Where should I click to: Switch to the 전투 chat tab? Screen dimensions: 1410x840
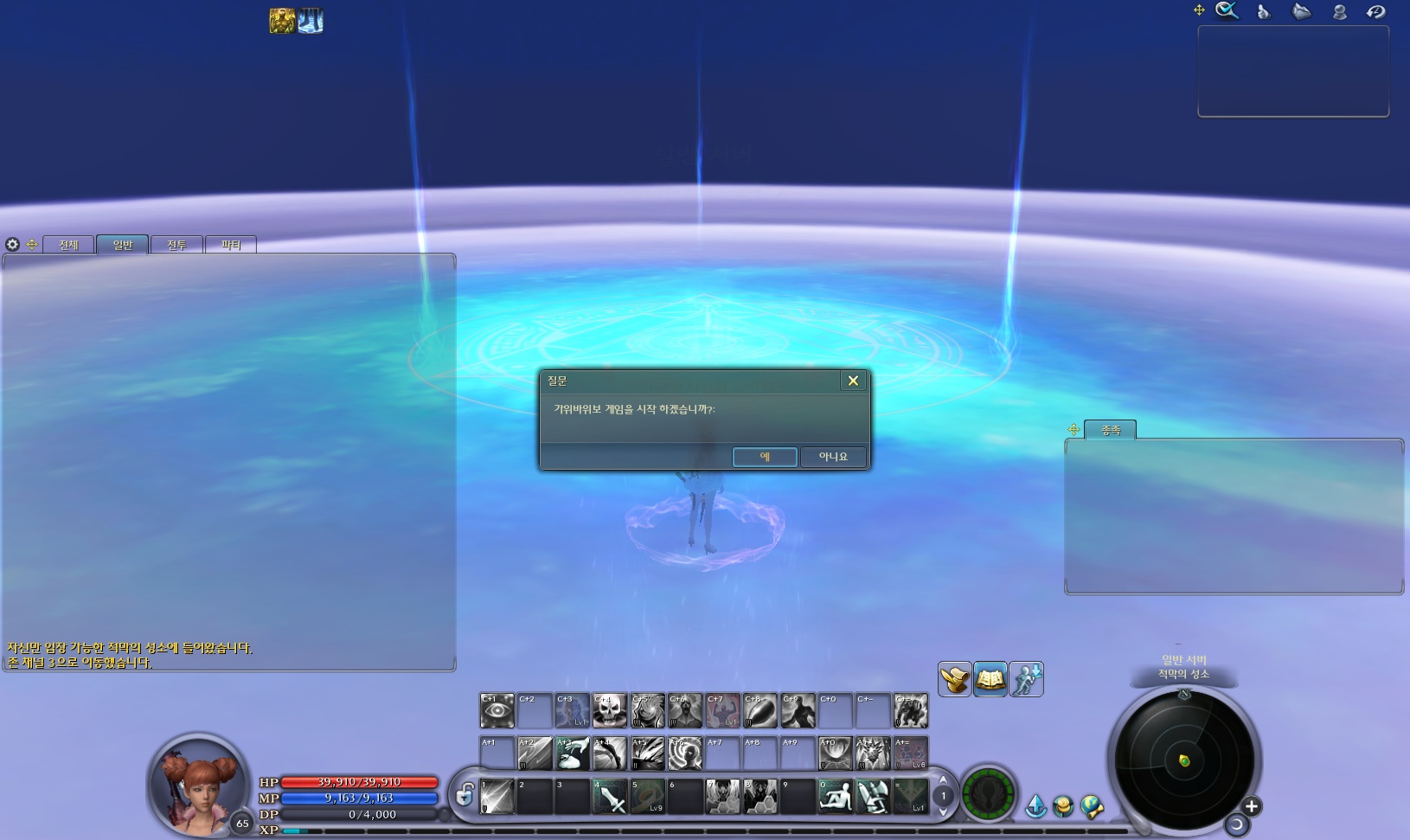click(176, 245)
